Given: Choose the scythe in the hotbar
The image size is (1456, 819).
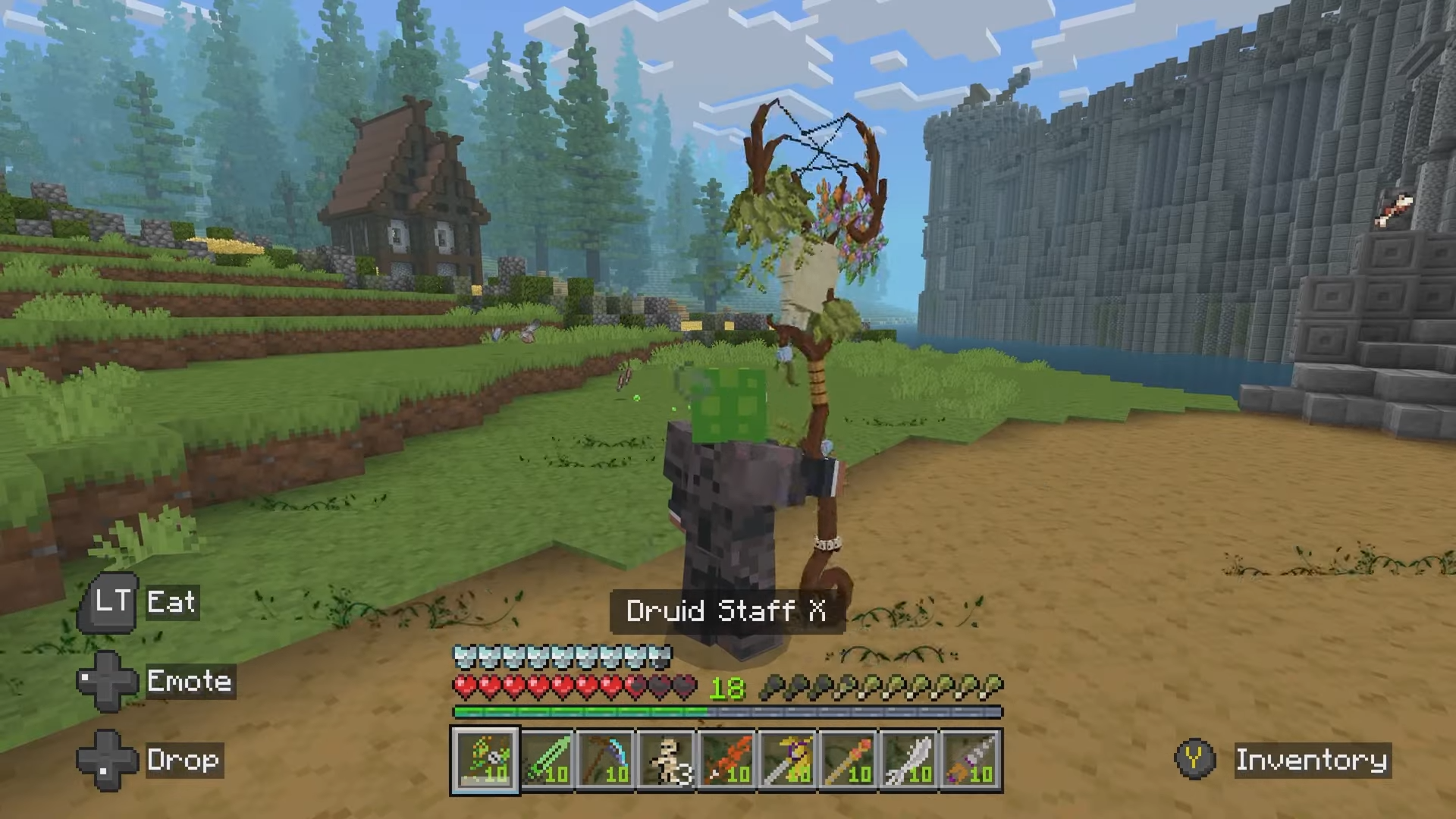Looking at the screenshot, I should [607, 761].
